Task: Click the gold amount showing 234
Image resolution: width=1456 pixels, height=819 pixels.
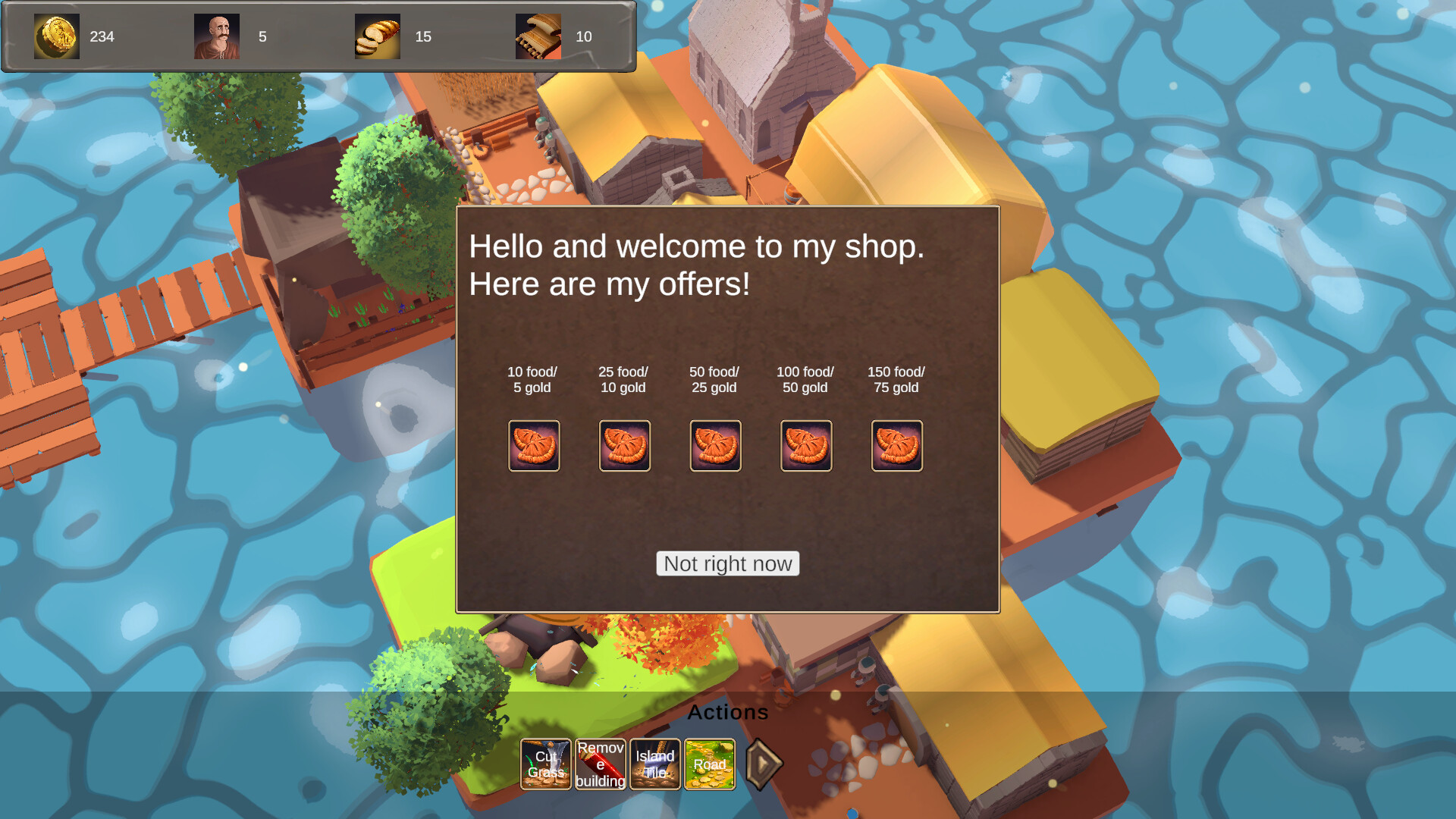Action: click(103, 36)
